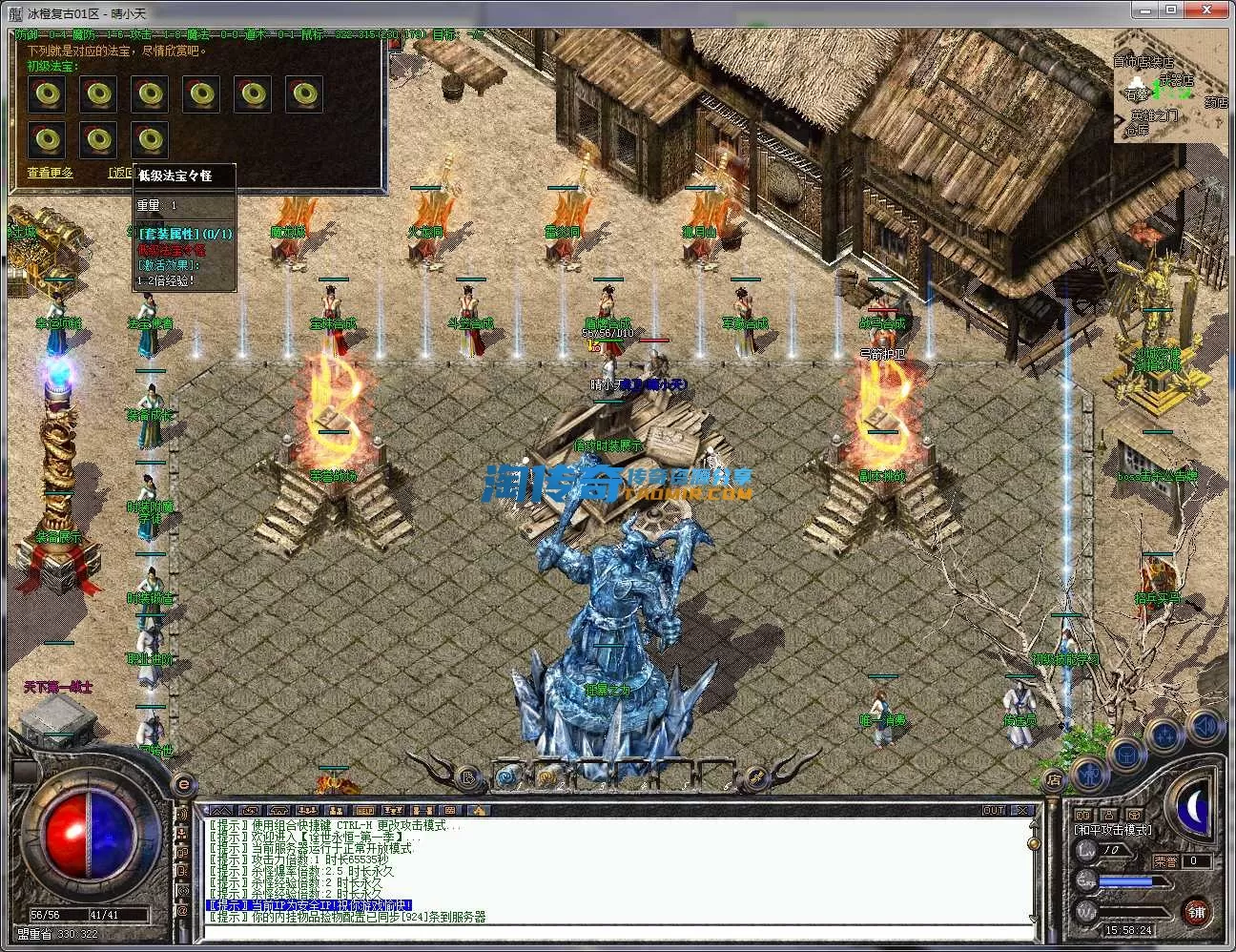Open the bag round button
Screen dimensions: 1236x952
pyautogui.click(x=1125, y=755)
